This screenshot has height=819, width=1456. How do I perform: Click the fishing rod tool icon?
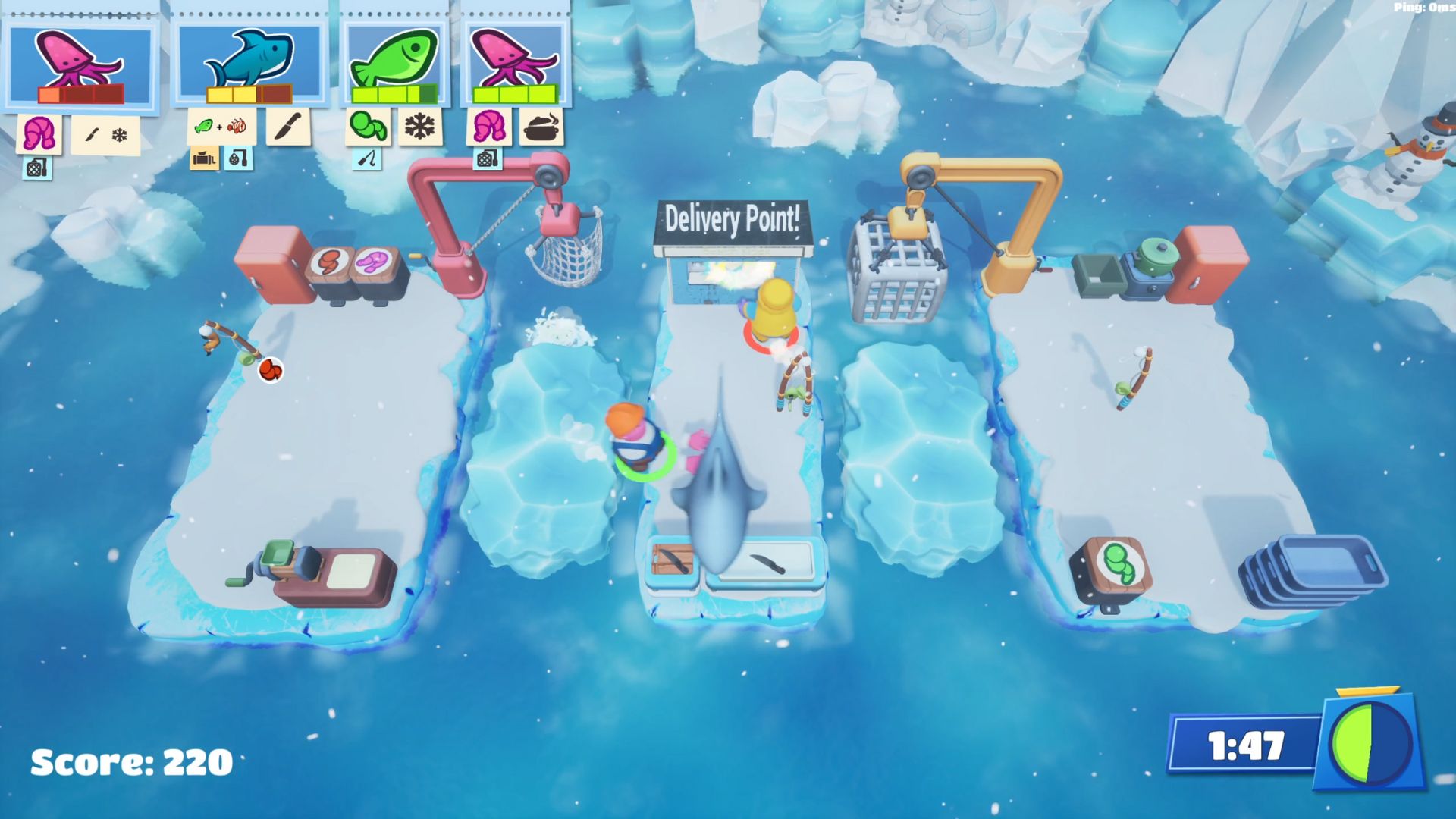click(x=367, y=159)
